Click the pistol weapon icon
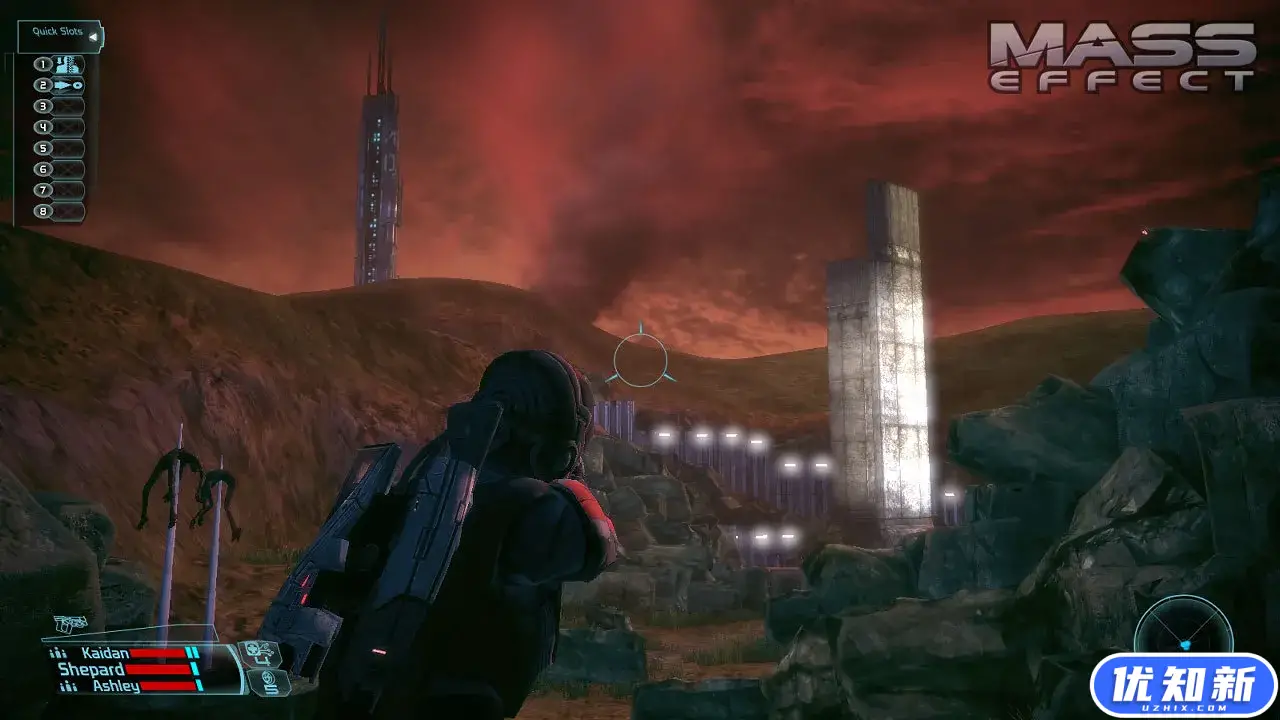Screen dimensions: 1280x720 (x=70, y=624)
